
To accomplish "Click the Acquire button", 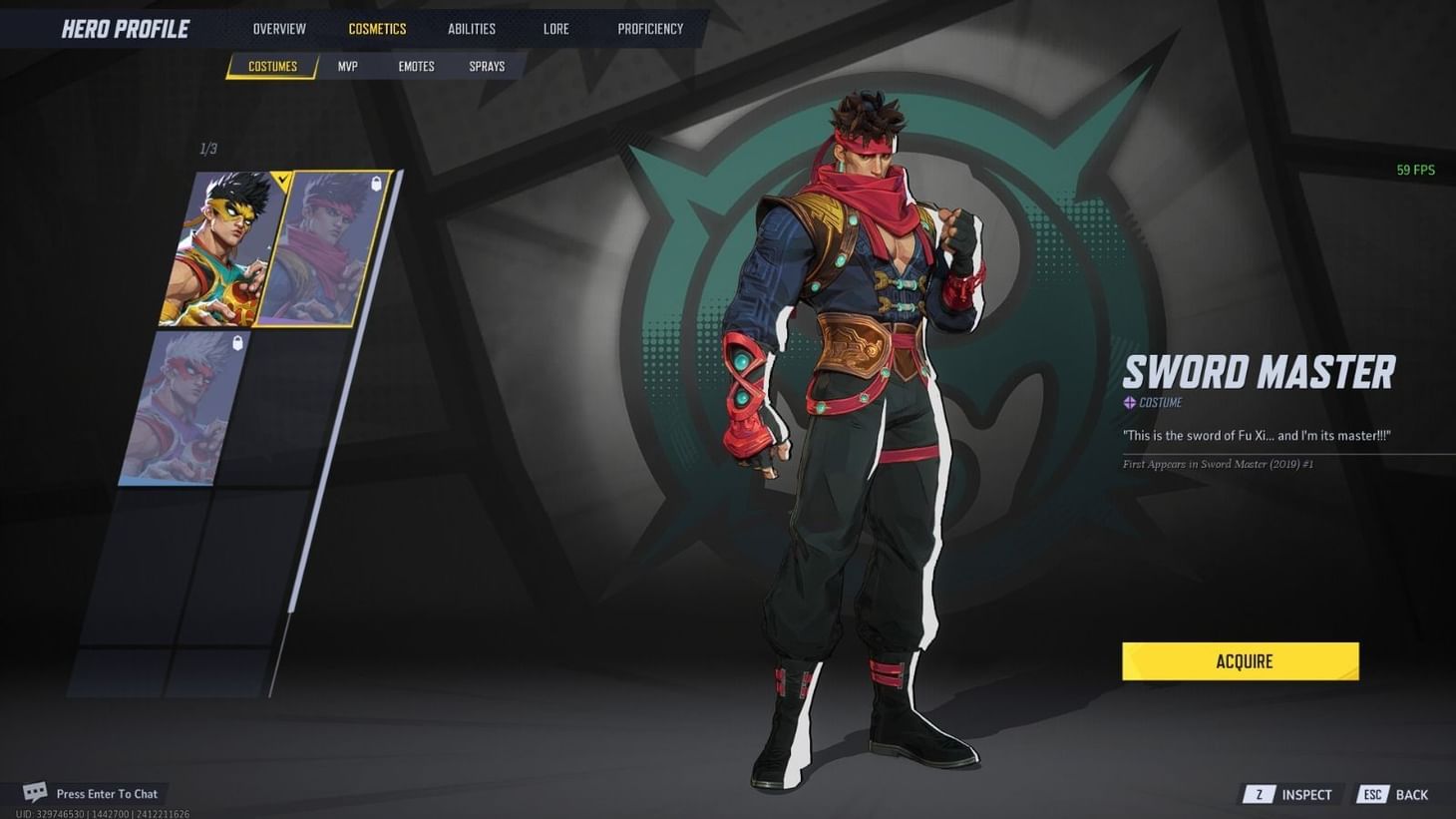I will [1241, 660].
